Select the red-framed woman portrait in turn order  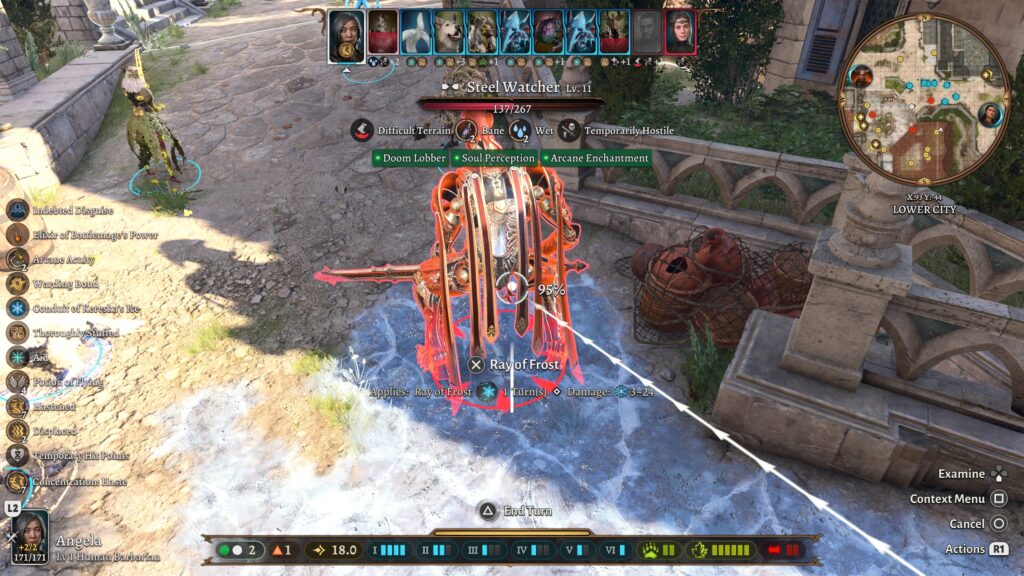click(680, 32)
